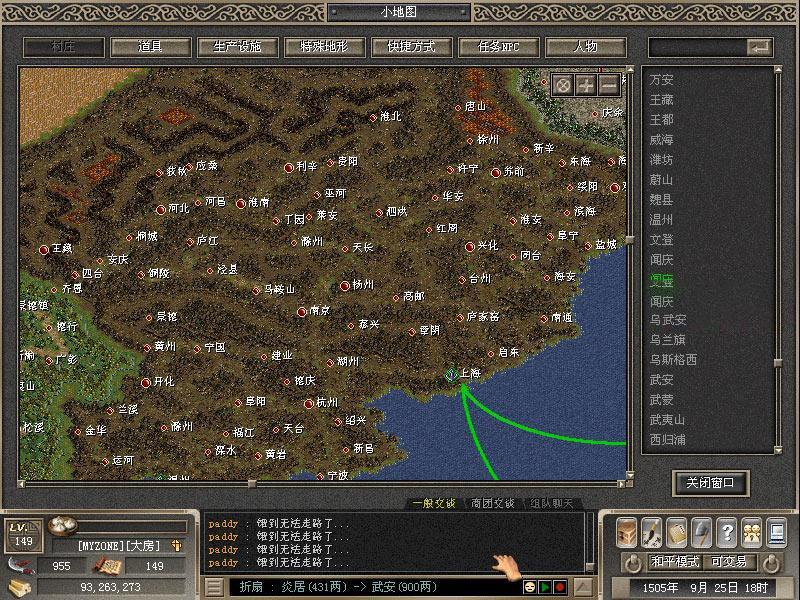
Task: Close the map with 关闭窗口
Action: tap(710, 483)
